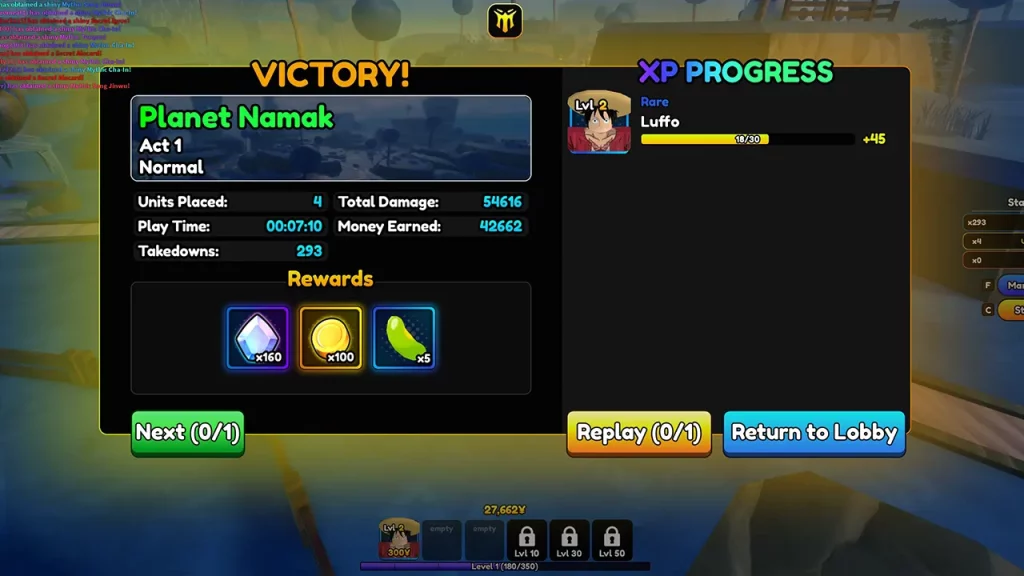Click the Luffo unit portrait in XP Progress
The height and width of the screenshot is (576, 1024).
tap(599, 124)
